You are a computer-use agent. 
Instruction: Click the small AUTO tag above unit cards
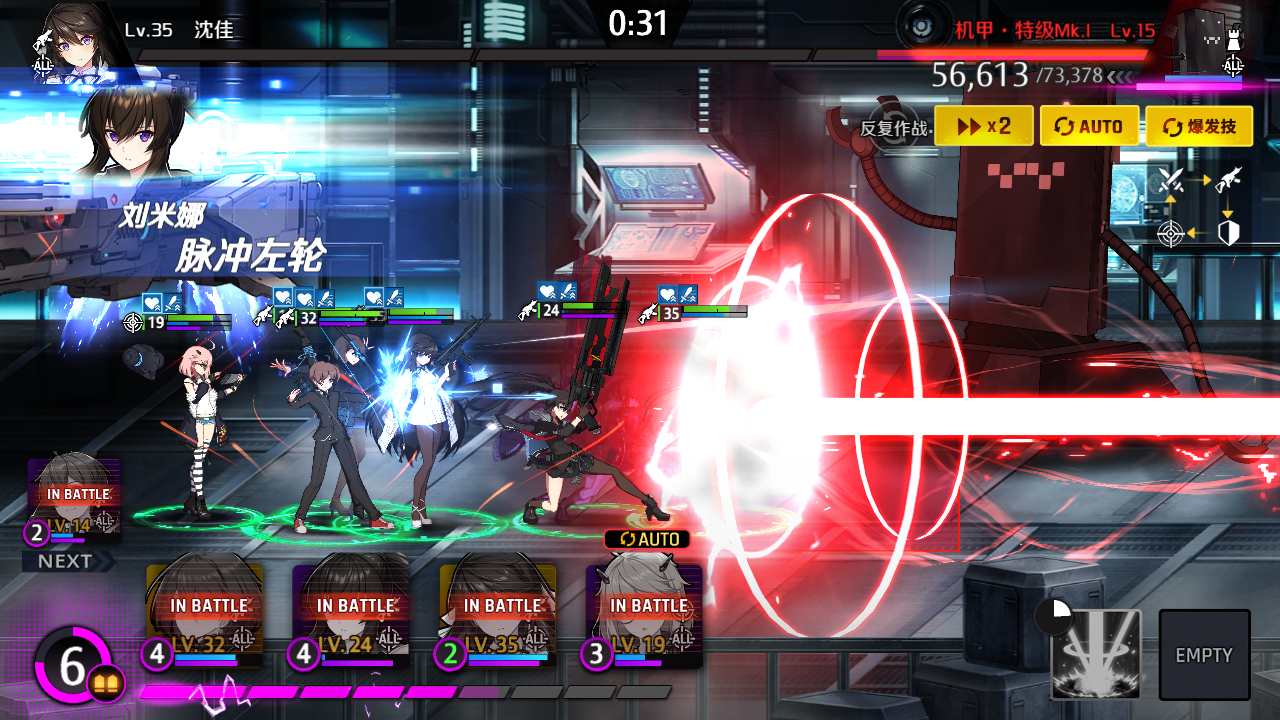647,540
